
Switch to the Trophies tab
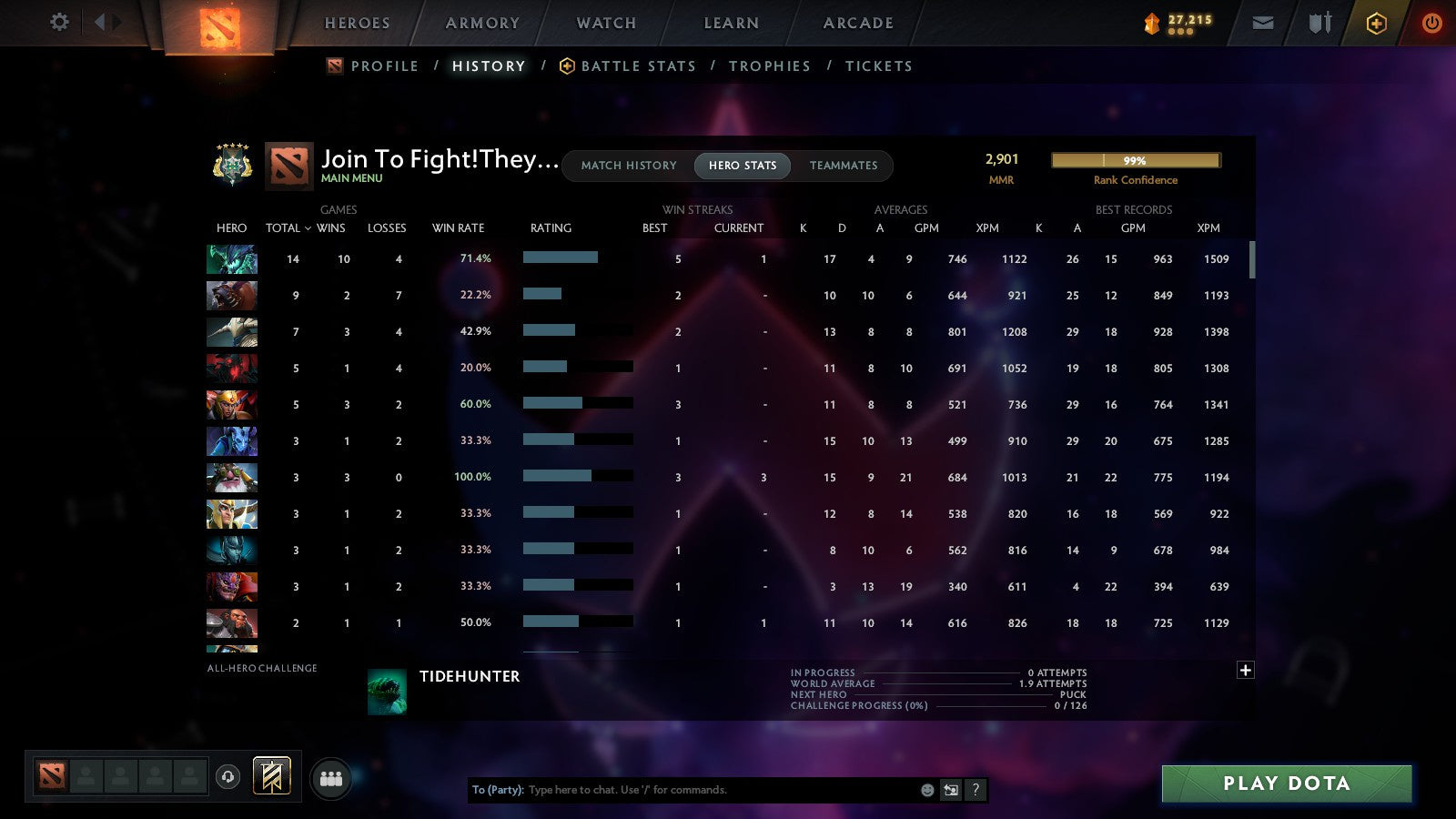click(770, 66)
